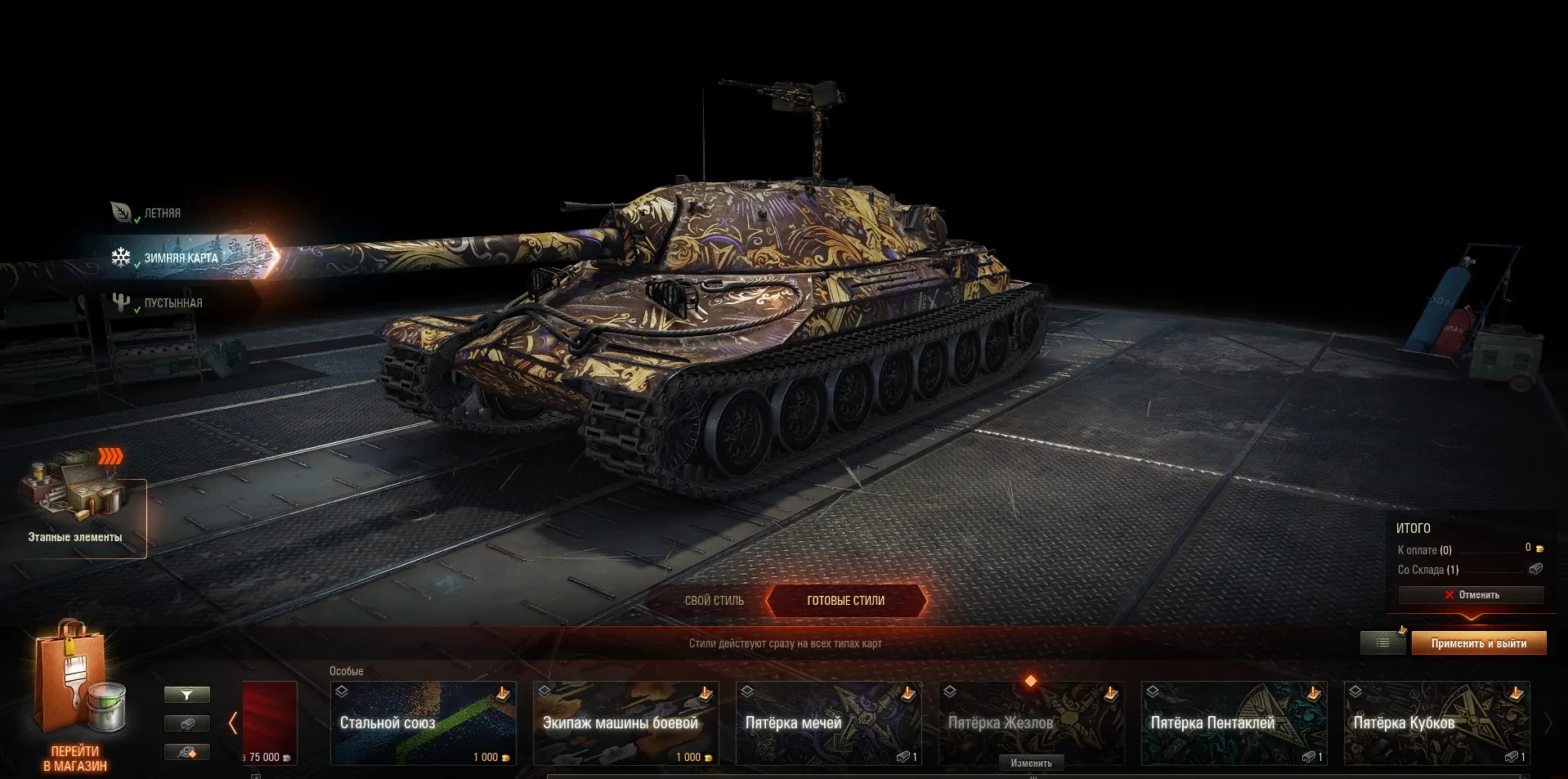Switch to the Свой стиль tab
1568x779 pixels.
[x=714, y=601]
